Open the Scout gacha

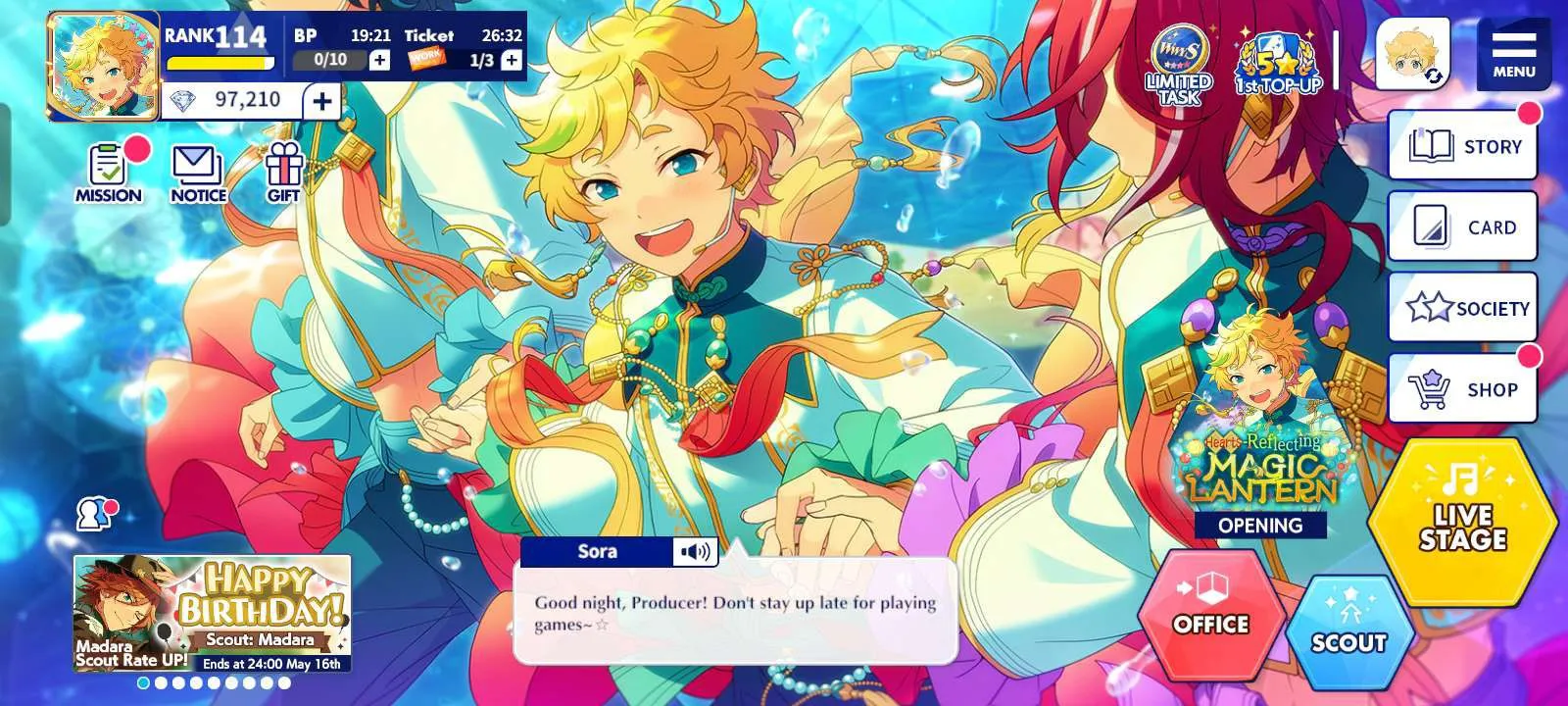coord(1348,631)
